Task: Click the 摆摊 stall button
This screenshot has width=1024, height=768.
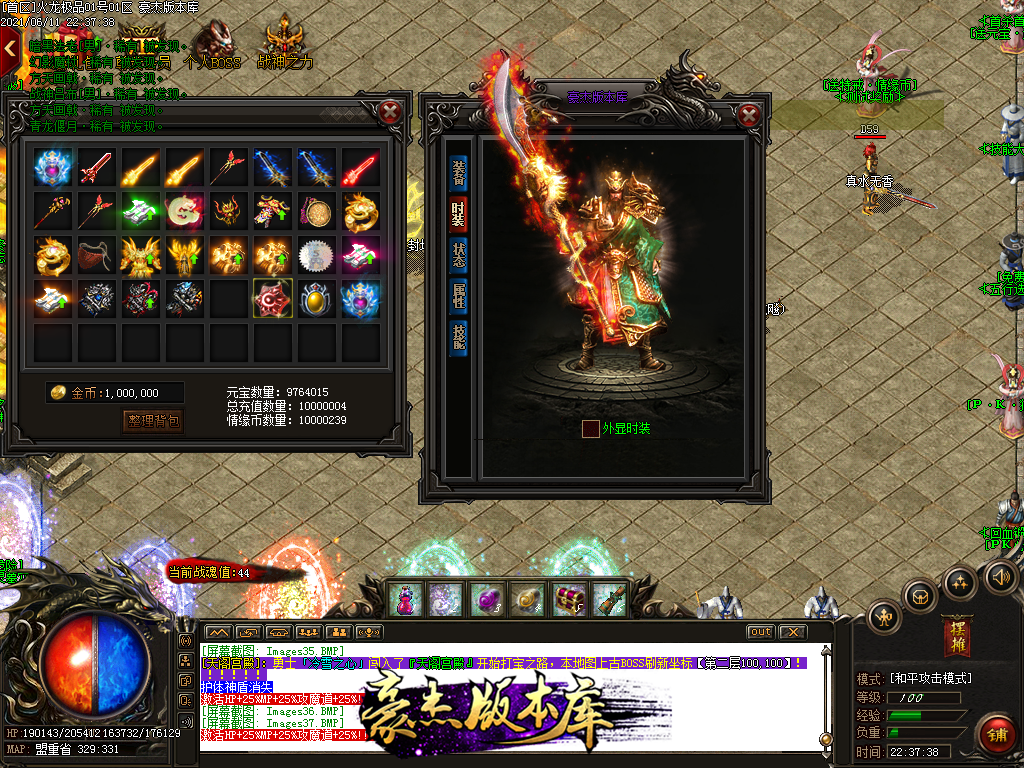Action: (956, 637)
